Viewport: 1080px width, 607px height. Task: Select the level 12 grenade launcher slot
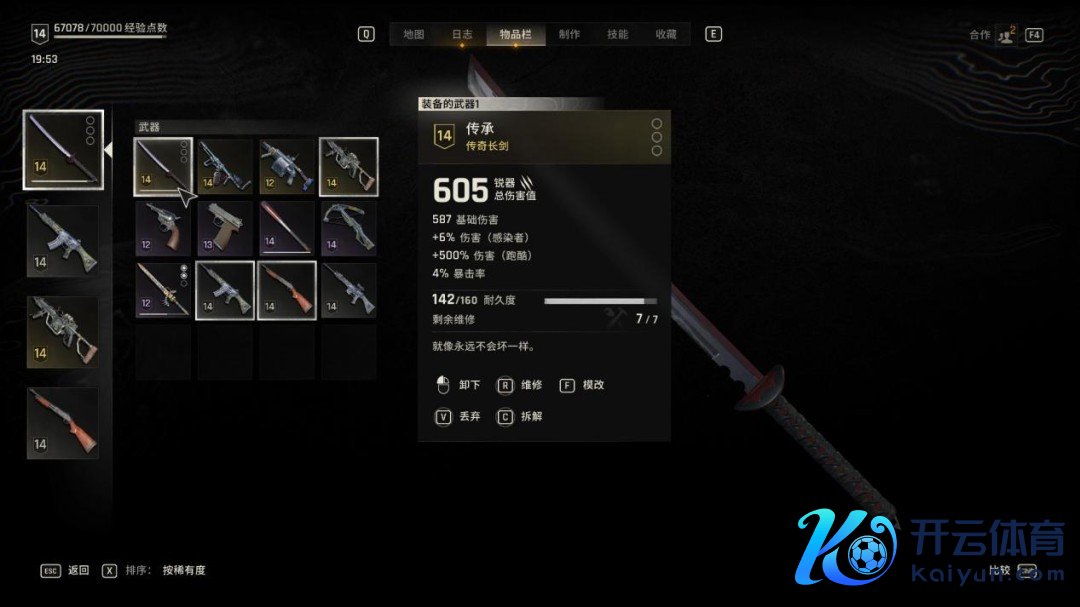[x=287, y=166]
